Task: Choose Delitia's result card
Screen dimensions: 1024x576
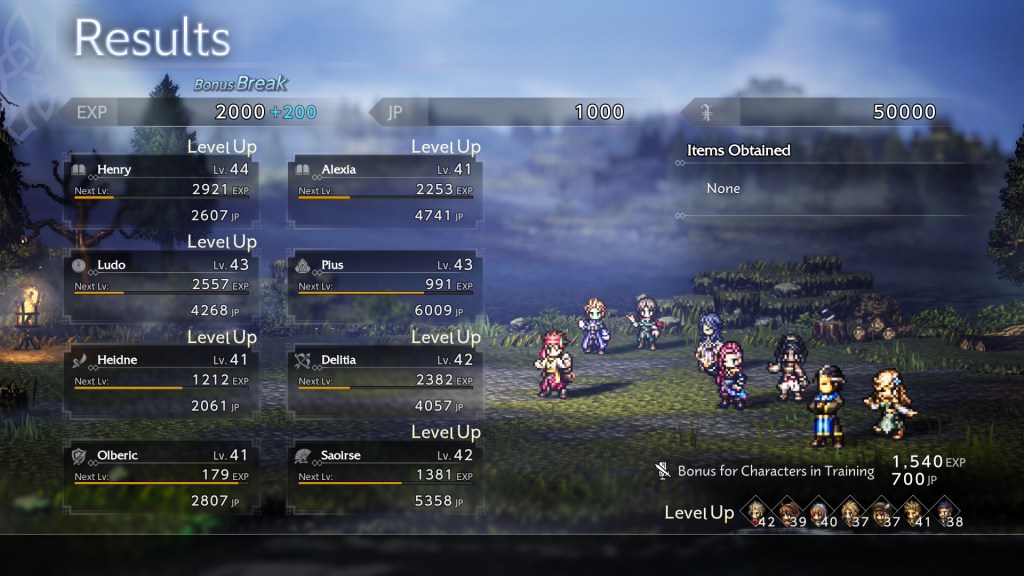Action: (385, 381)
